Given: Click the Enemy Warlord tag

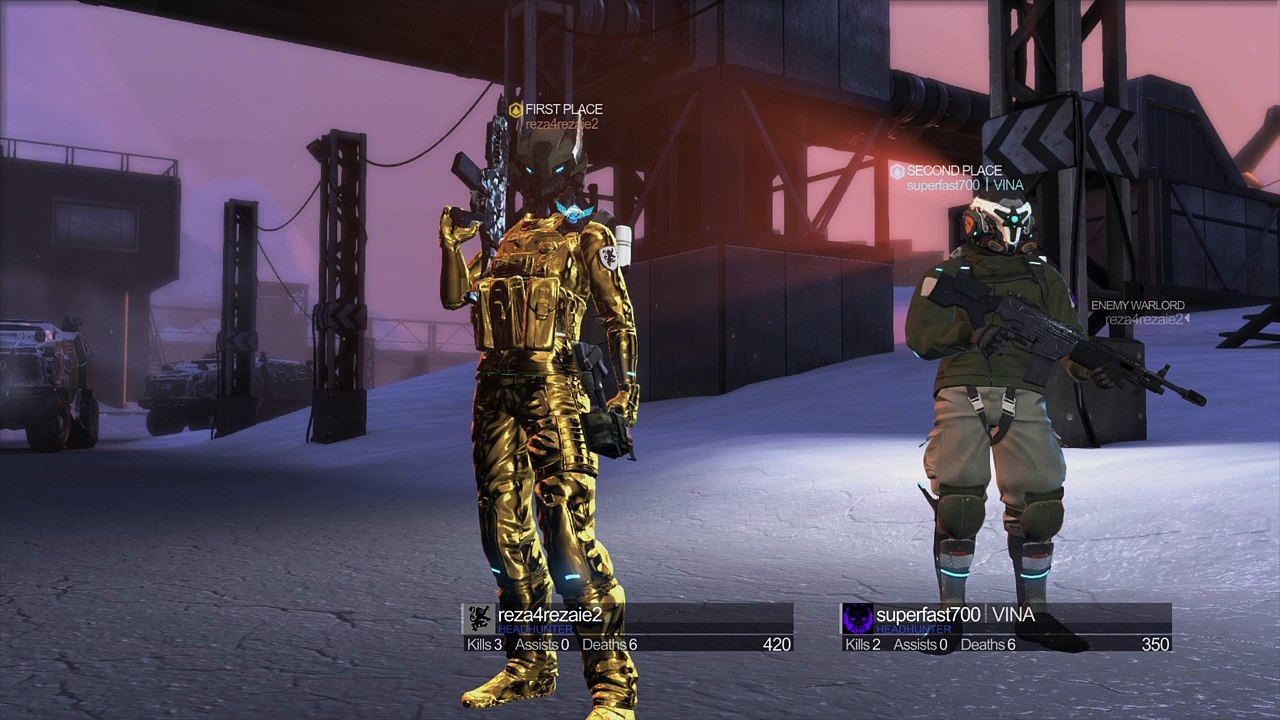Looking at the screenshot, I should pyautogui.click(x=1139, y=312).
